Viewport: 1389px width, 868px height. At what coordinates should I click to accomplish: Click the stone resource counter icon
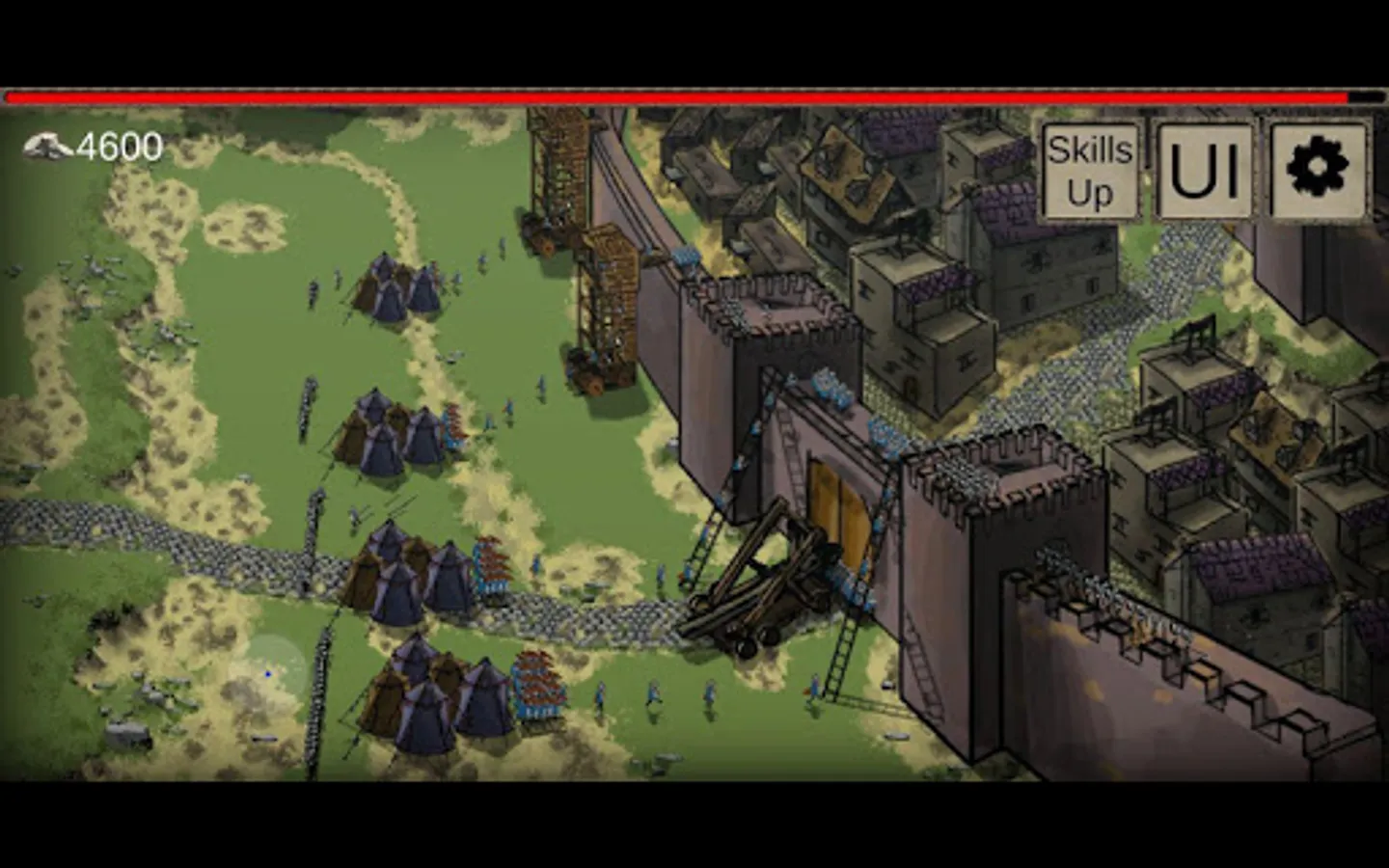(x=45, y=146)
